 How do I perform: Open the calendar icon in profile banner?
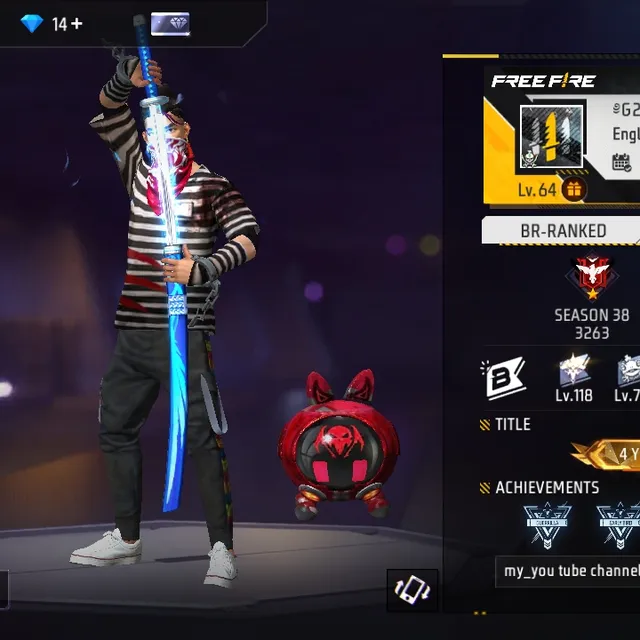click(x=622, y=162)
